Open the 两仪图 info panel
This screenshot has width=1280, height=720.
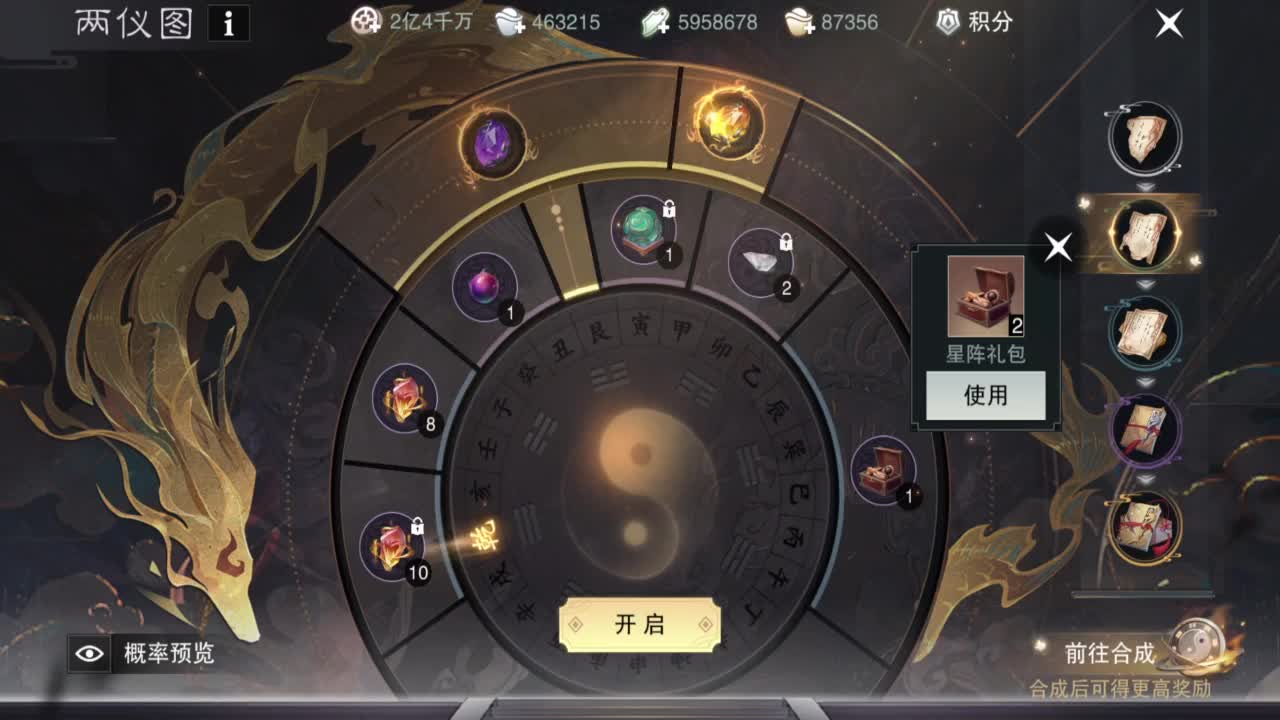[x=228, y=24]
